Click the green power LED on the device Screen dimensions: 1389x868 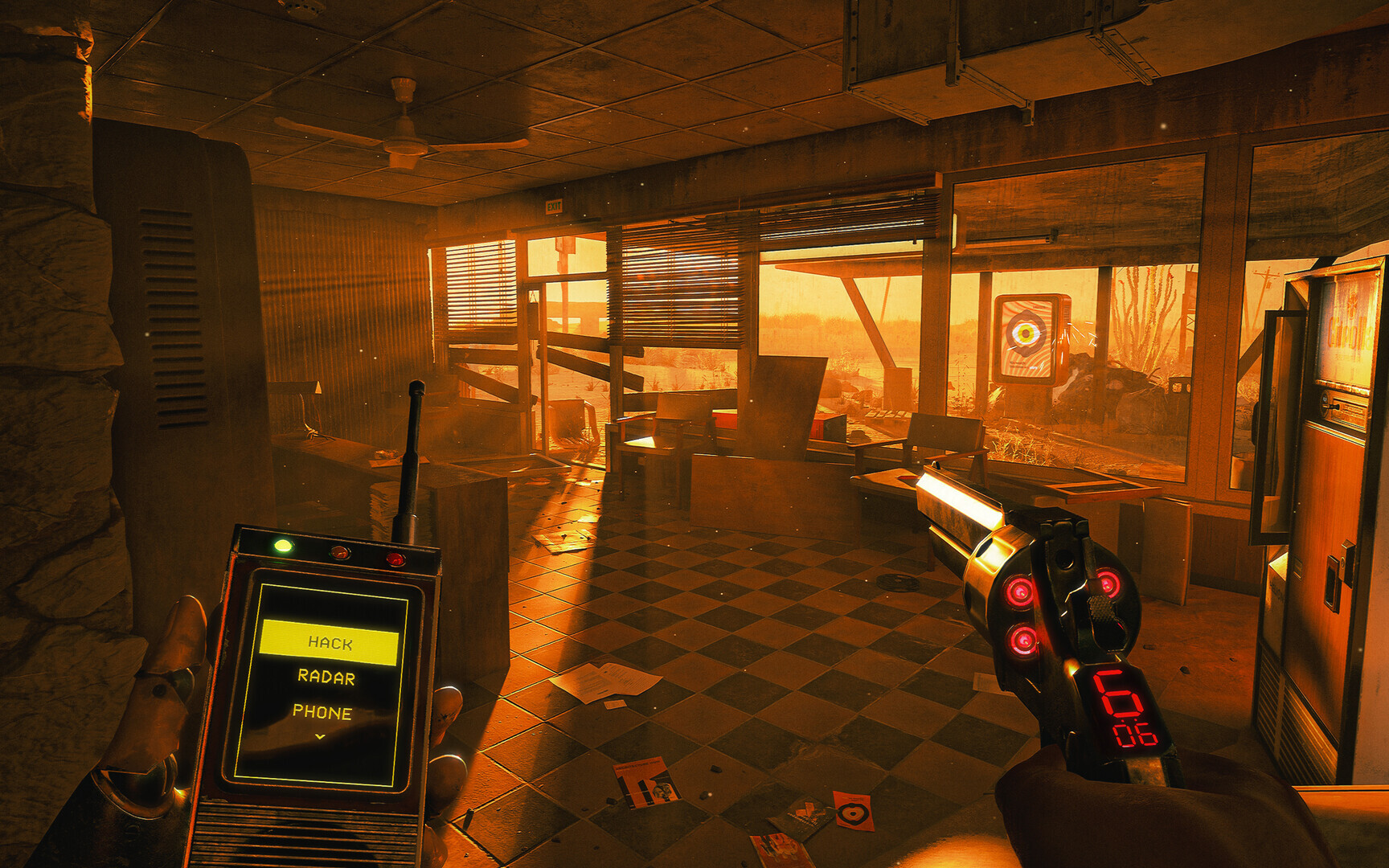[x=283, y=545]
